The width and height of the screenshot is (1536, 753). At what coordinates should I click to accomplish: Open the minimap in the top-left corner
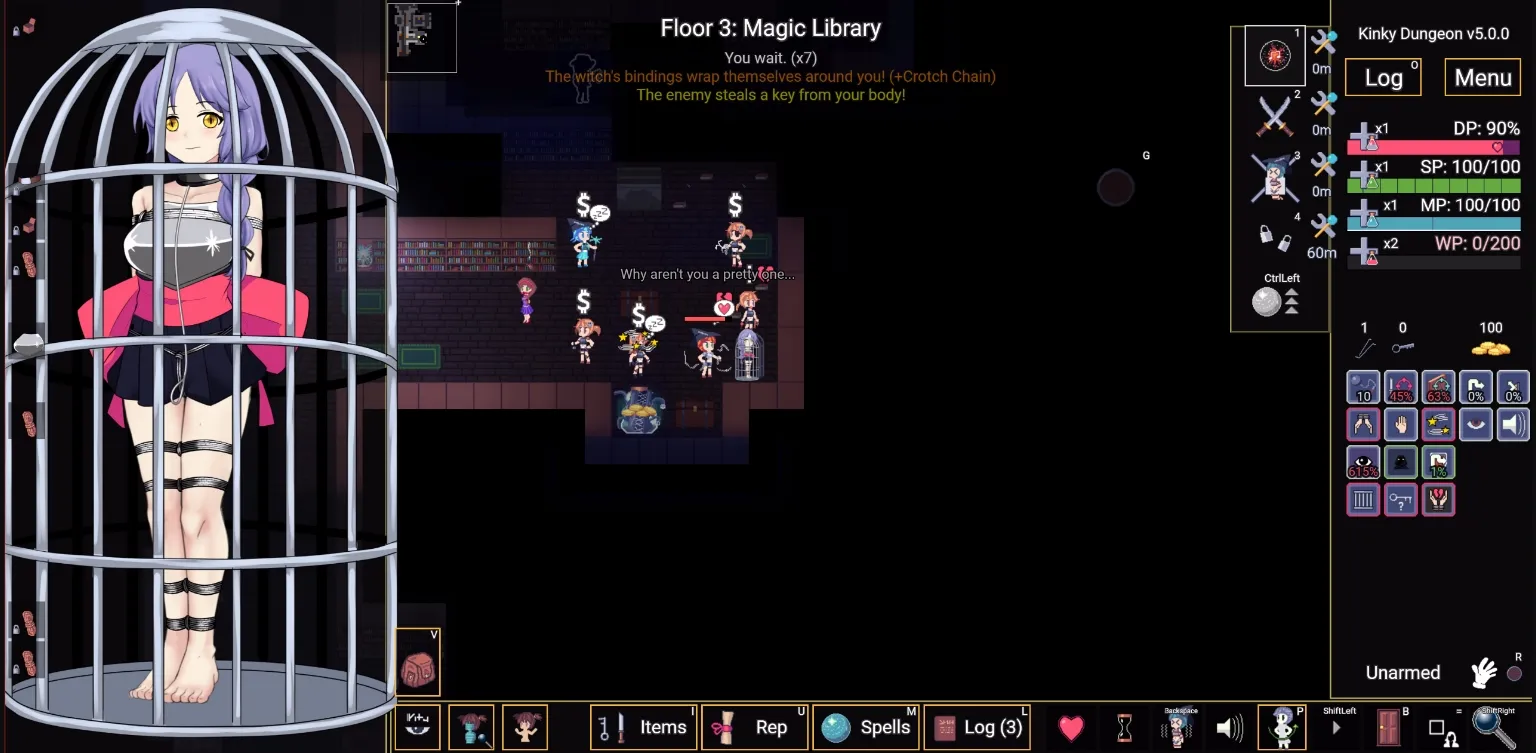(x=421, y=37)
